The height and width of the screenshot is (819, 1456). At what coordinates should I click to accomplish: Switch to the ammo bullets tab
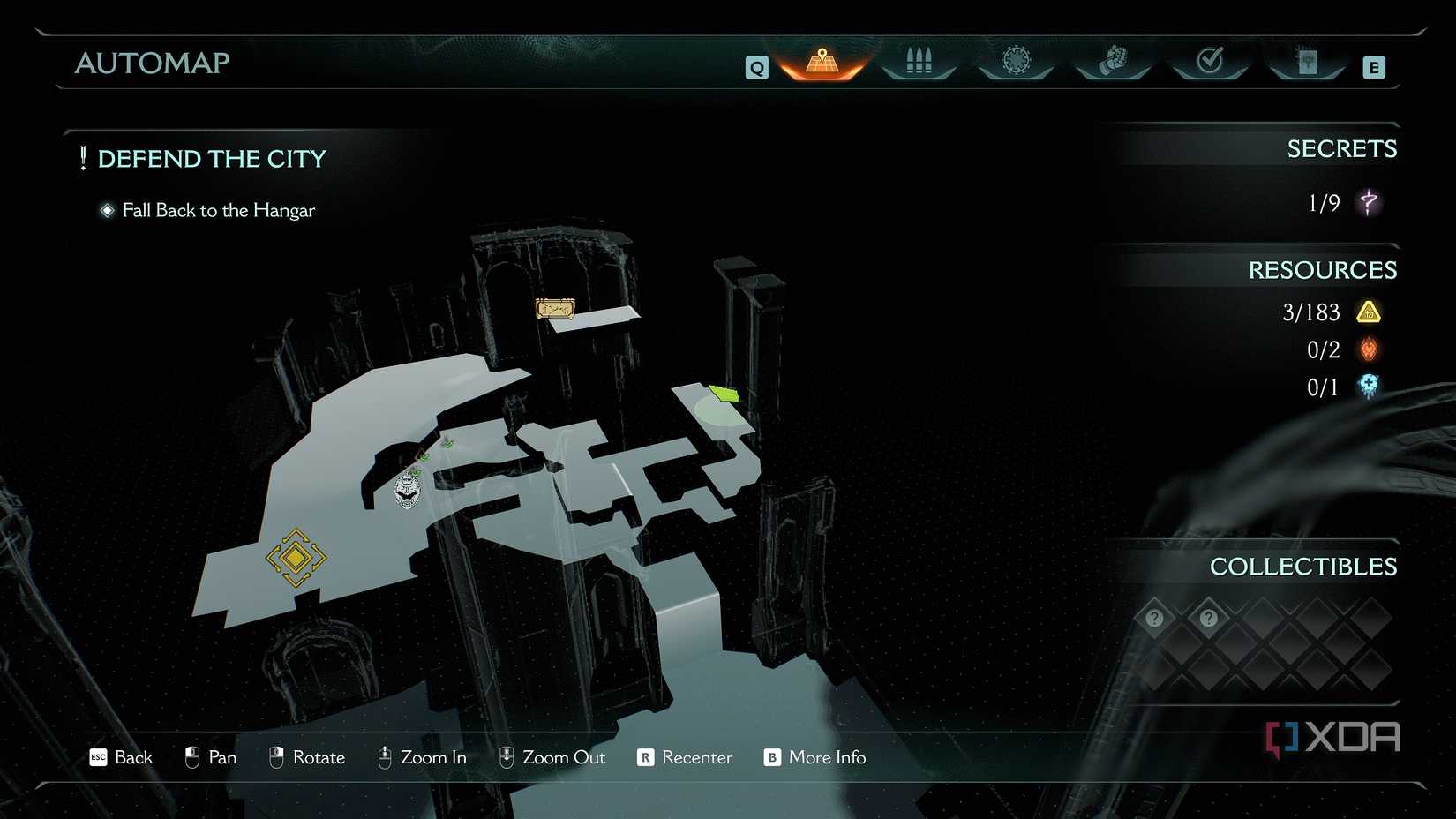[919, 62]
